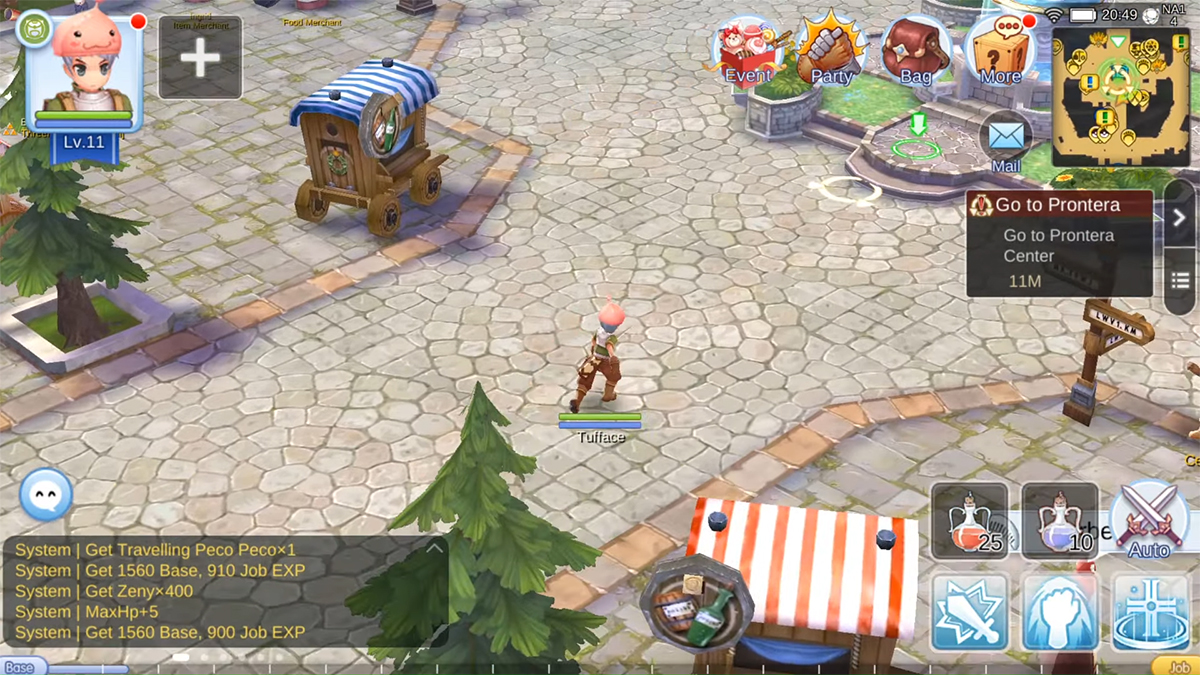Open the Job experience bar label
Screen dimensions: 1200x675
coord(1174,666)
